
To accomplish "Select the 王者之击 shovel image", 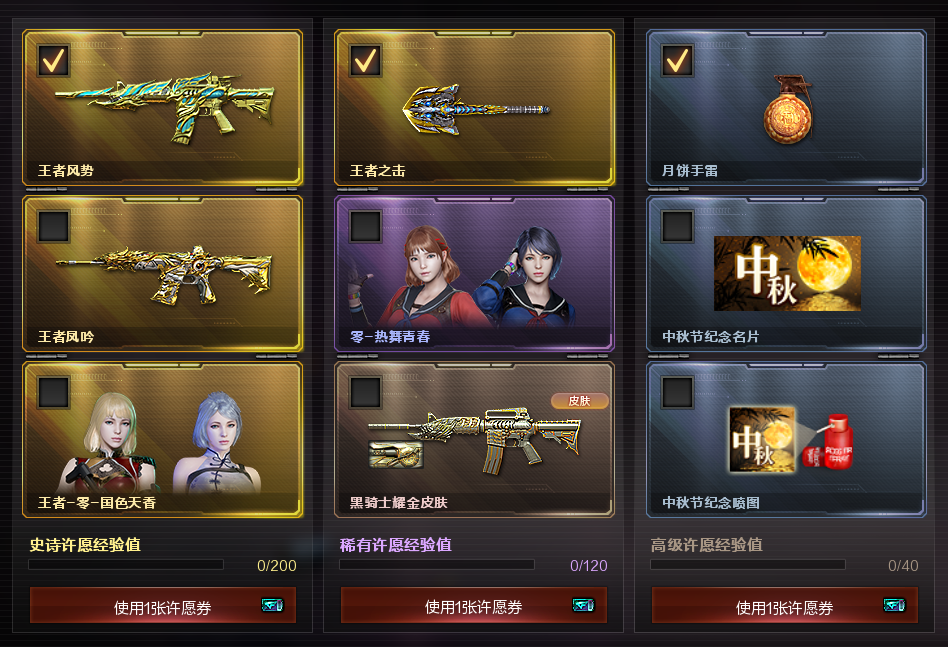I will coord(476,109).
